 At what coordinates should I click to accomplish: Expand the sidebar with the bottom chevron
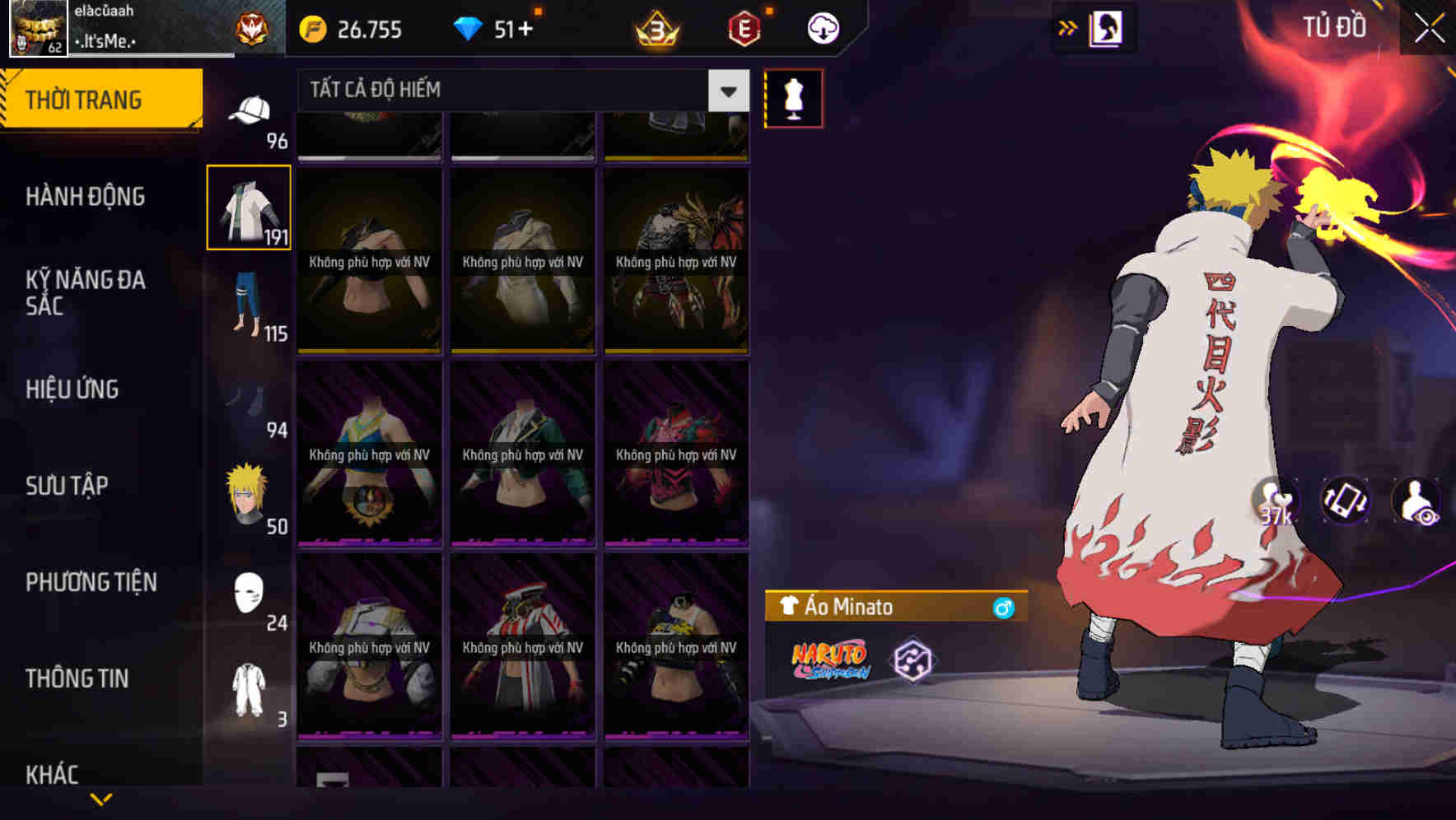click(101, 797)
